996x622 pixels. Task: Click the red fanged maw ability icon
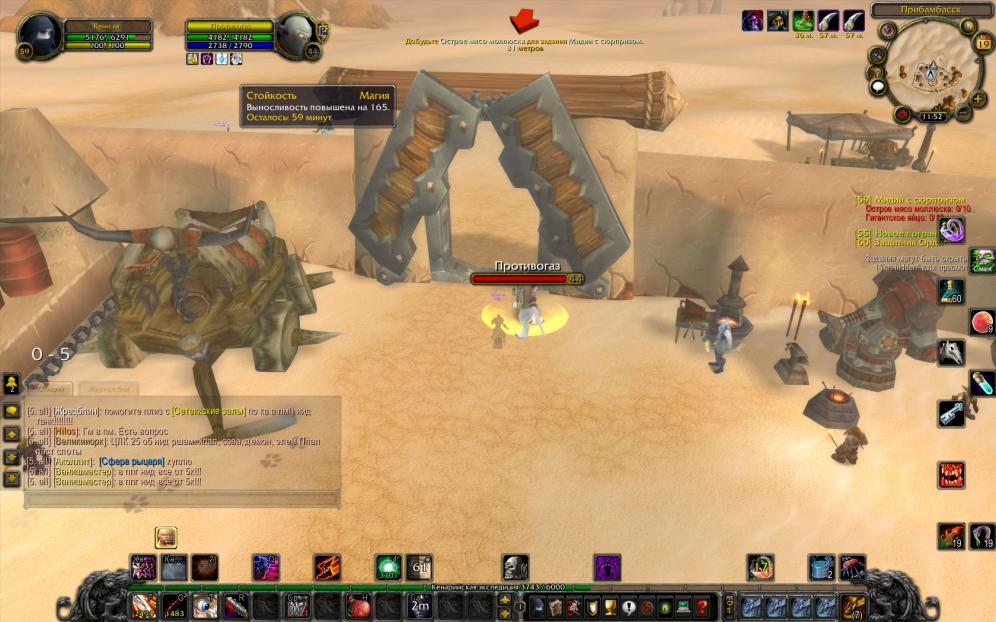pyautogui.click(x=951, y=474)
